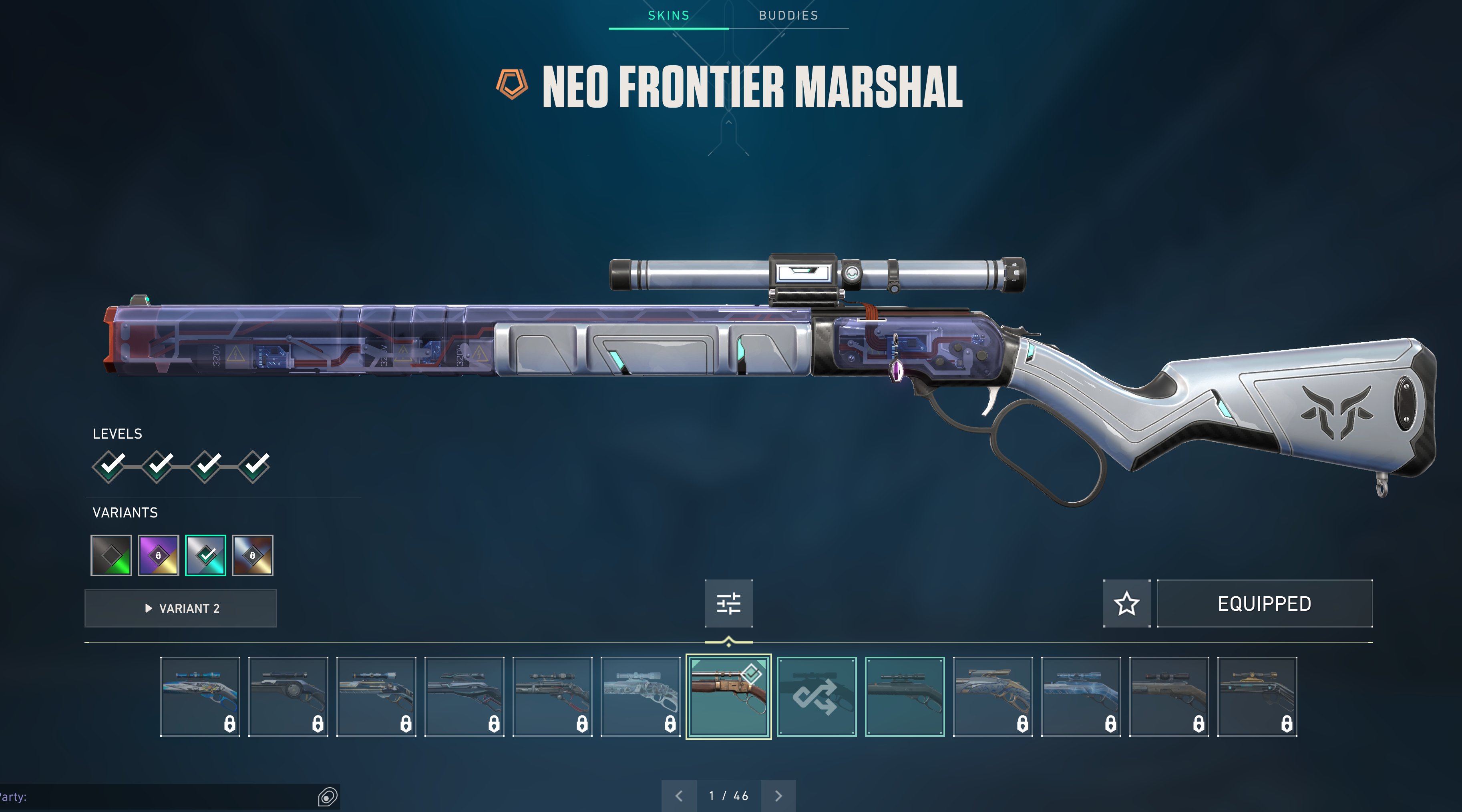Image resolution: width=1462 pixels, height=812 pixels.
Task: Select the default dark Marshal thumbnail
Action: [x=905, y=696]
